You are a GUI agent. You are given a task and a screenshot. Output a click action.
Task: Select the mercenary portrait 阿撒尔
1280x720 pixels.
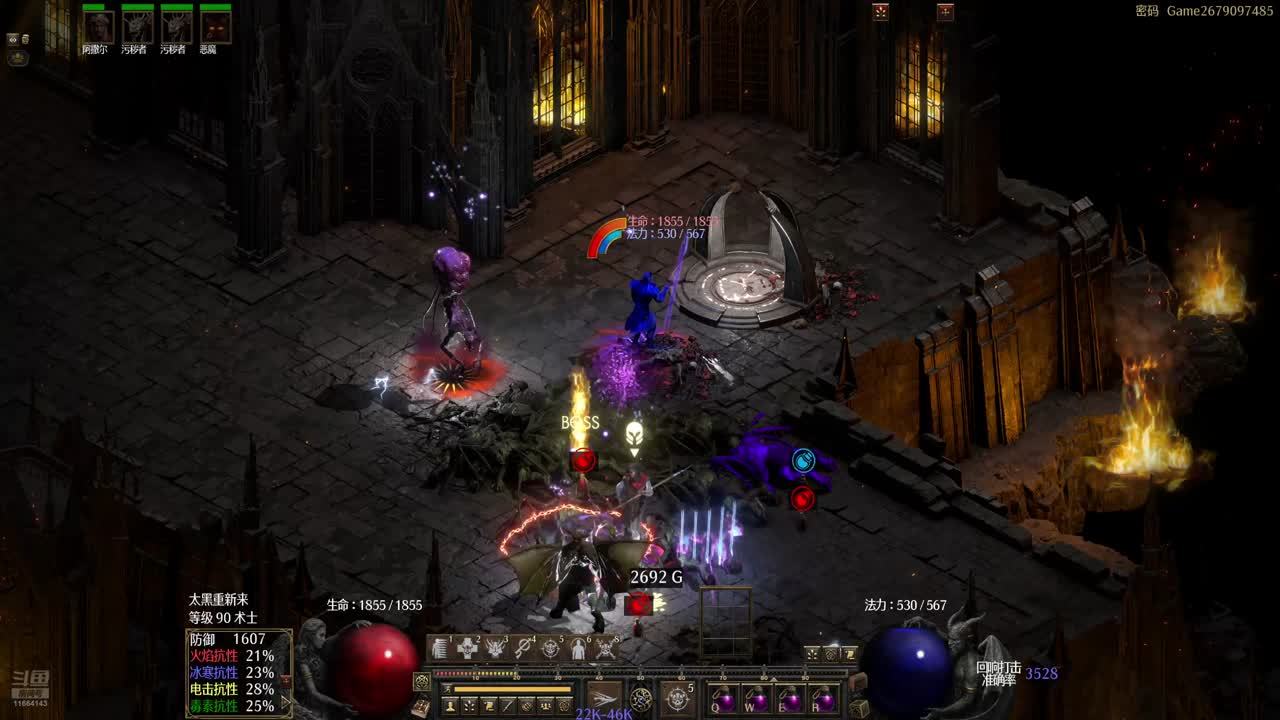[98, 27]
